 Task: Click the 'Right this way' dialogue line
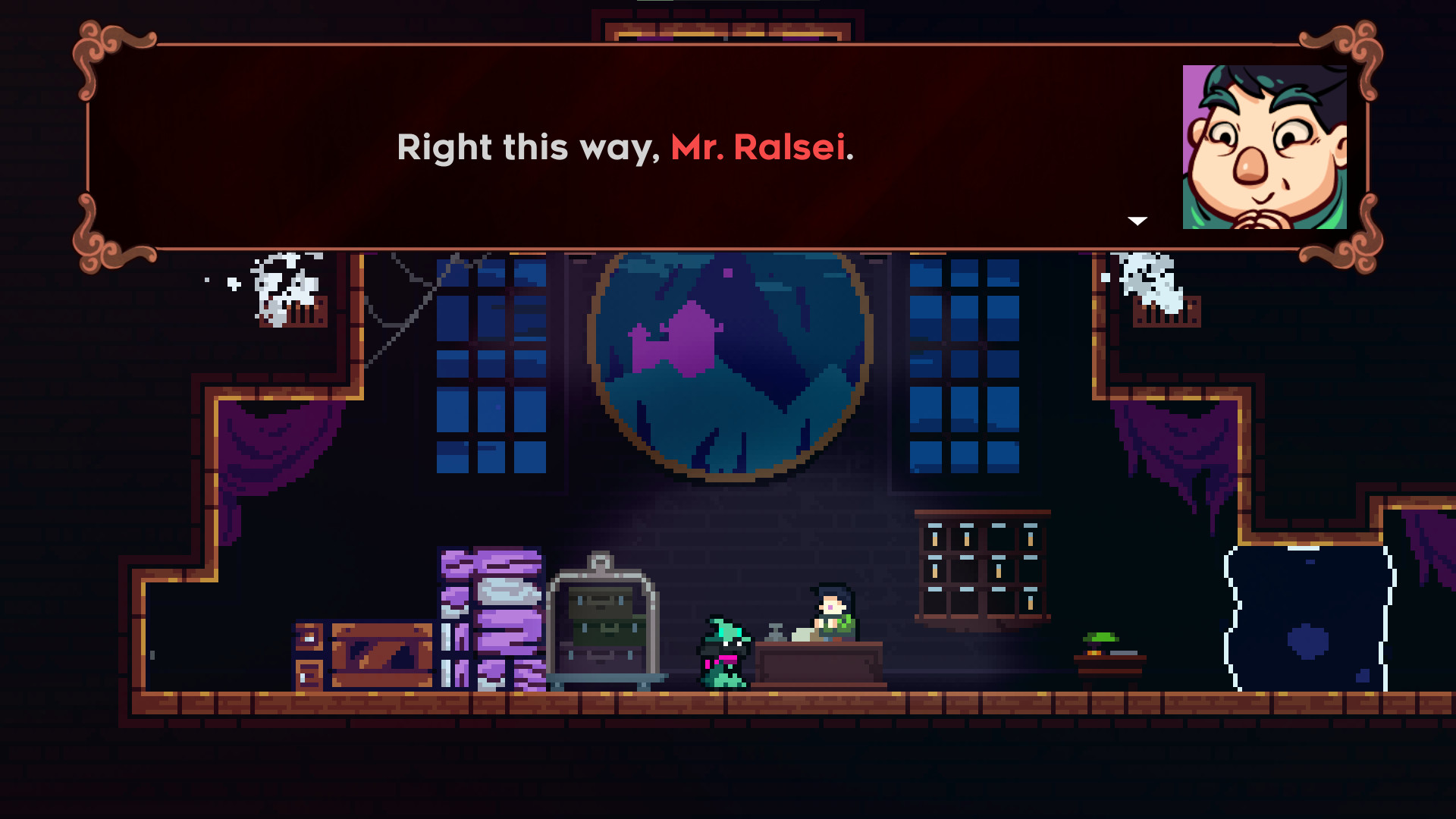click(531, 149)
